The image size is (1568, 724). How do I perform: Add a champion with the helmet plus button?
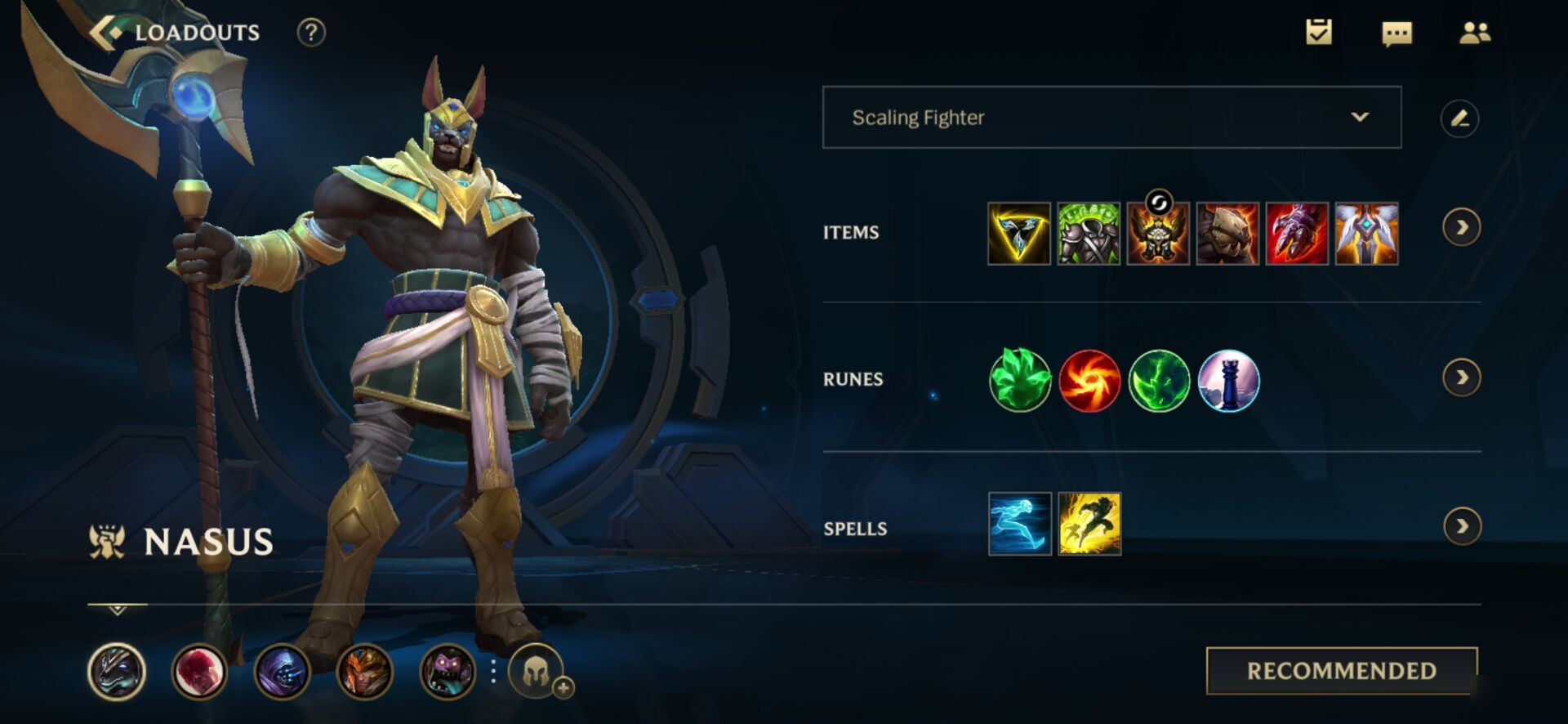(537, 673)
